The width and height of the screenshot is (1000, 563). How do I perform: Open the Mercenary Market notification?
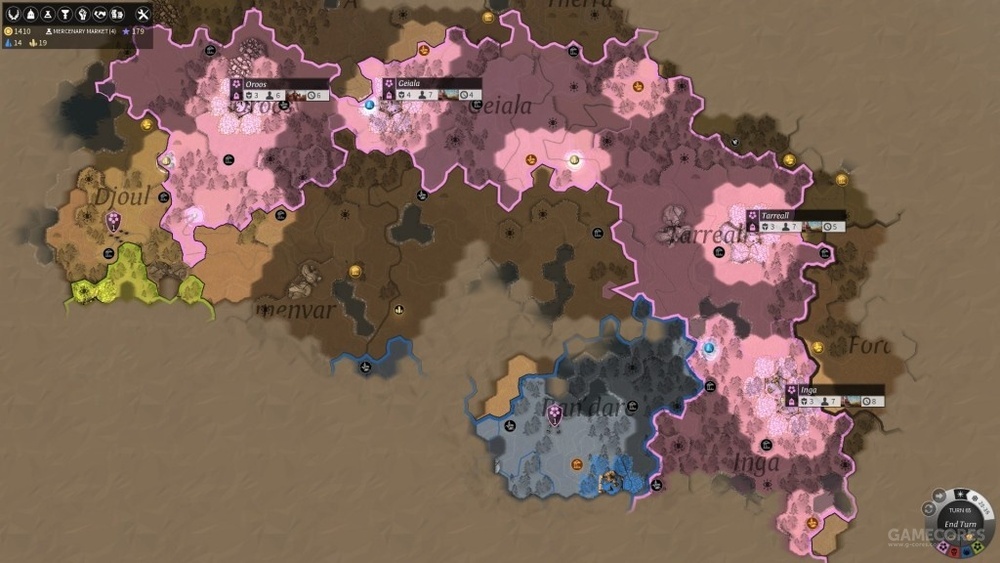[x=82, y=31]
